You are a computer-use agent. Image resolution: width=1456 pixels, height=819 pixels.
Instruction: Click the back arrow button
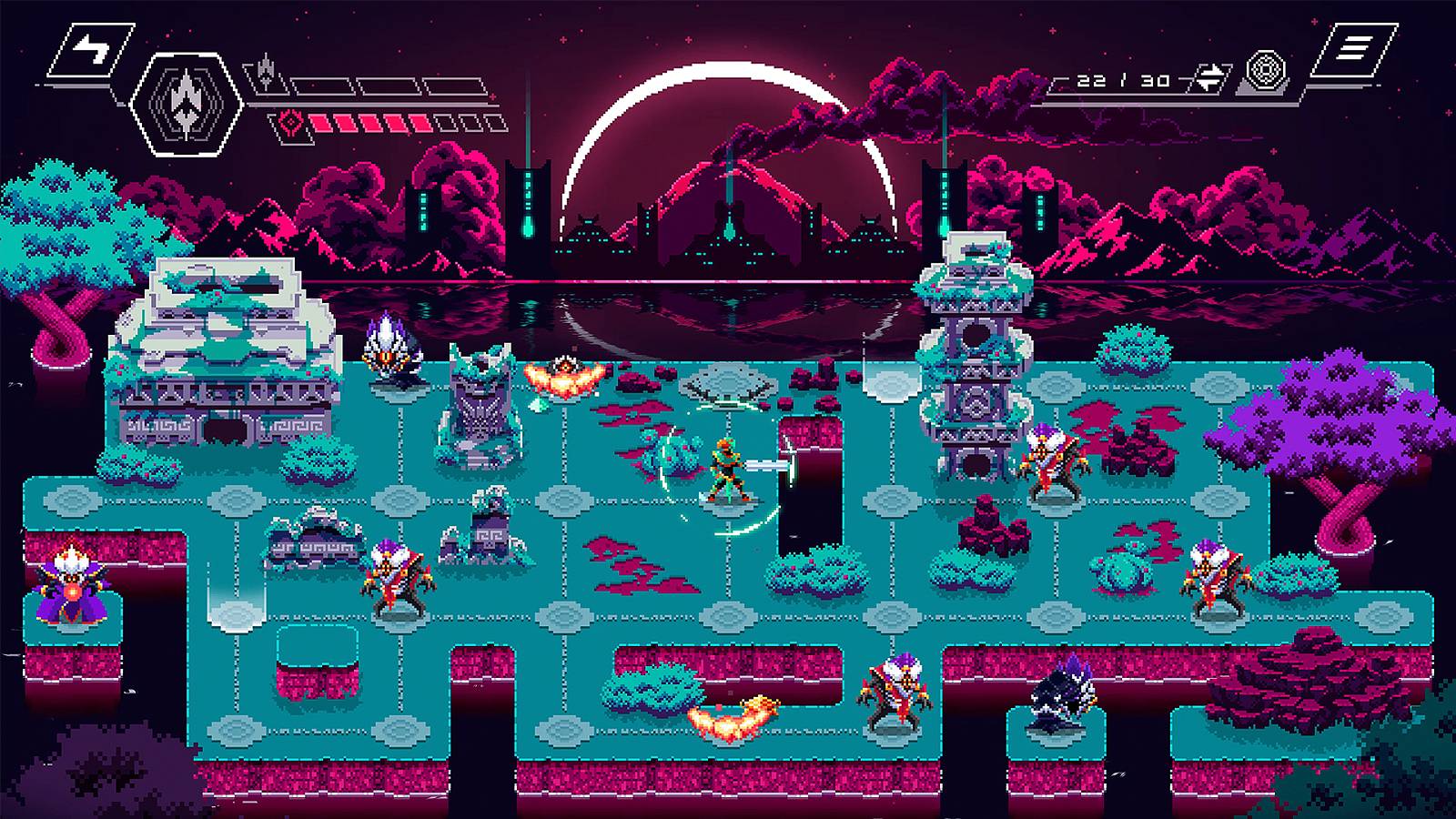click(90, 49)
